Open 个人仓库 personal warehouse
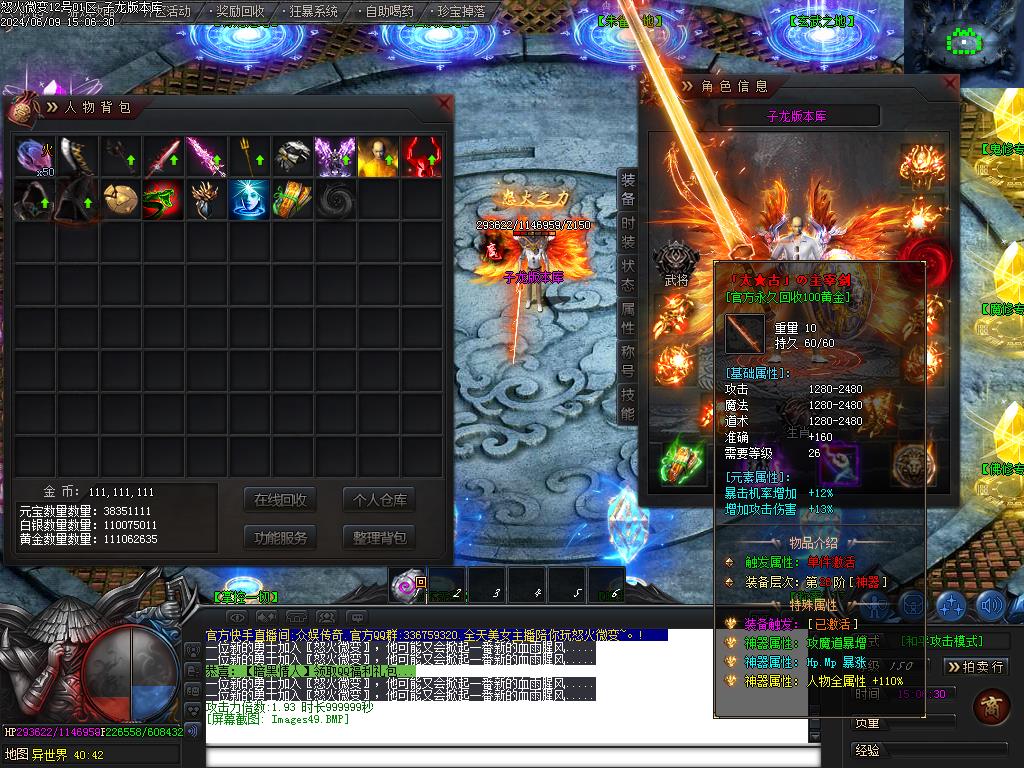1024x768 pixels. coord(379,500)
